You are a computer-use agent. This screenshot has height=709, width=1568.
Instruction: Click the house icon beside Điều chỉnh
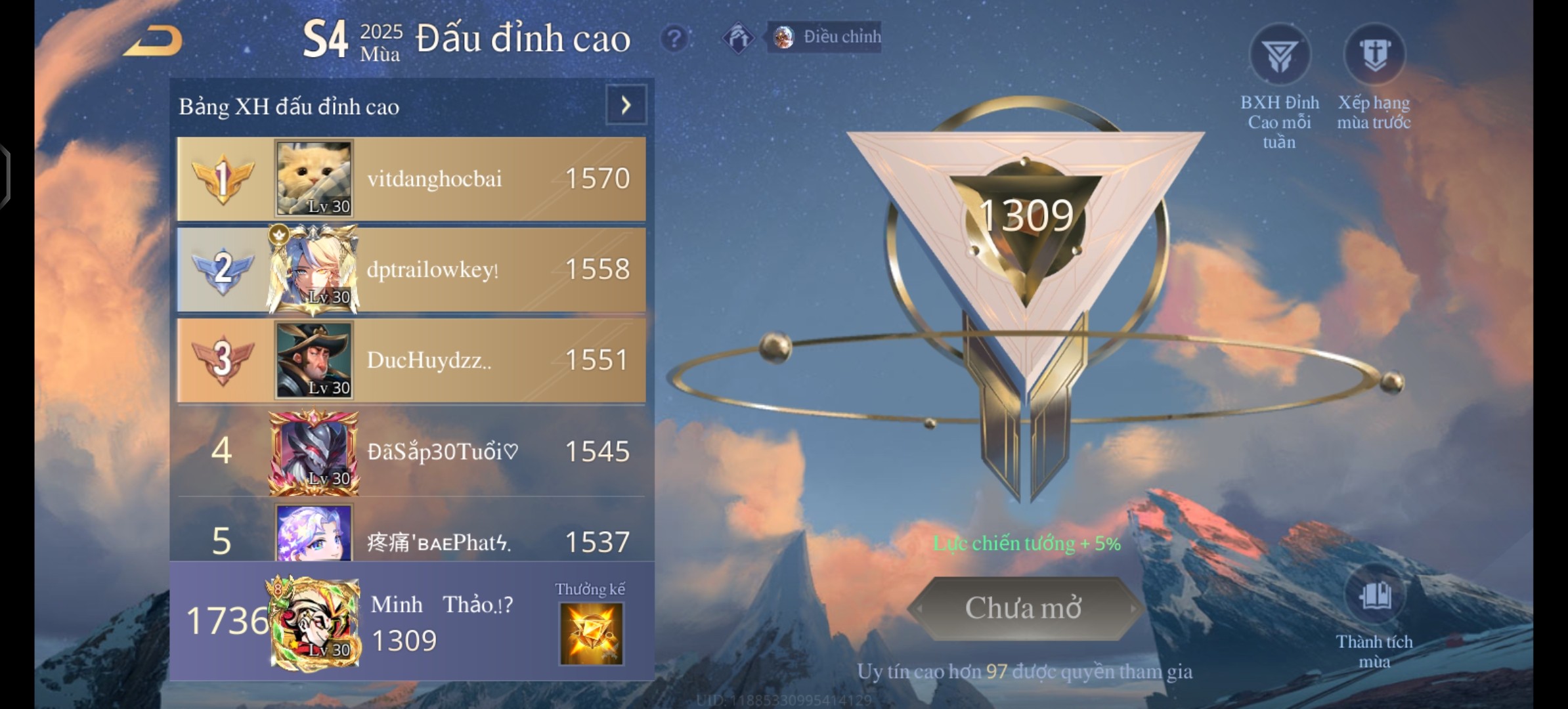pyautogui.click(x=739, y=38)
